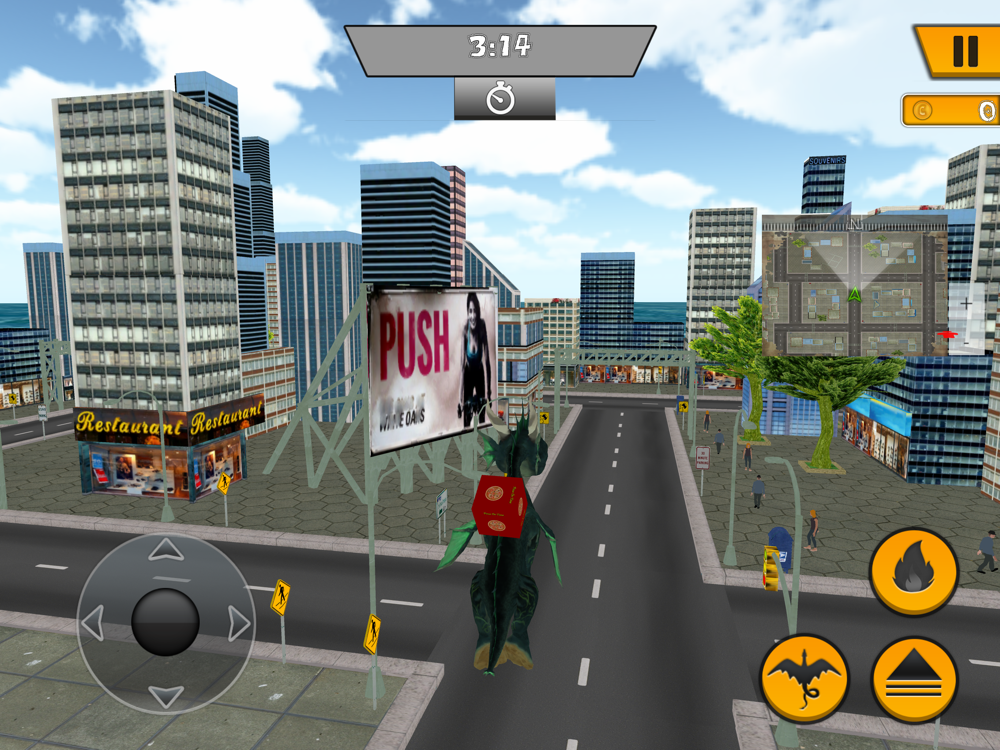
Task: Activate the fire breath attack button
Action: [x=913, y=572]
